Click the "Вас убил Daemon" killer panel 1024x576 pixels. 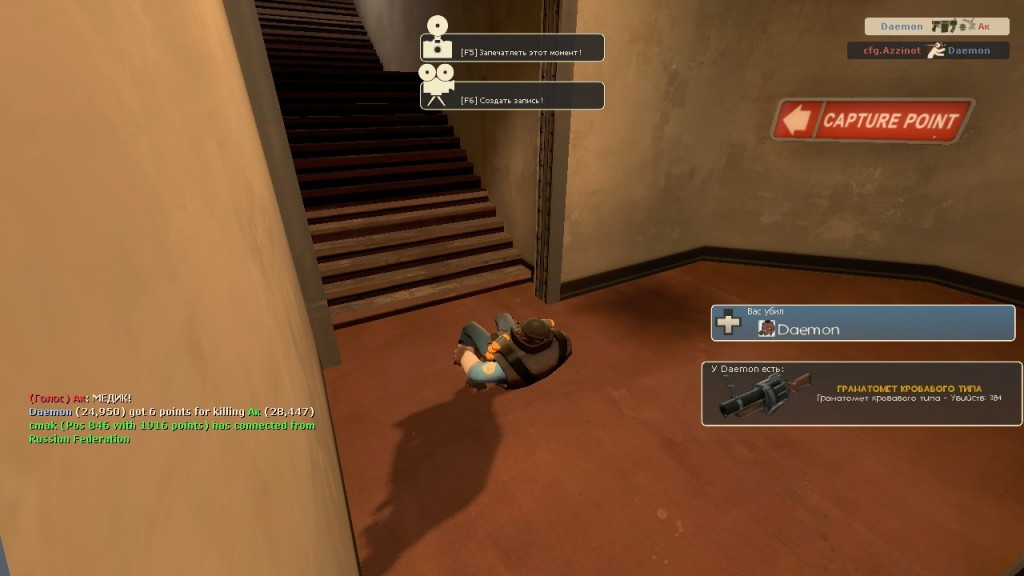pos(862,323)
